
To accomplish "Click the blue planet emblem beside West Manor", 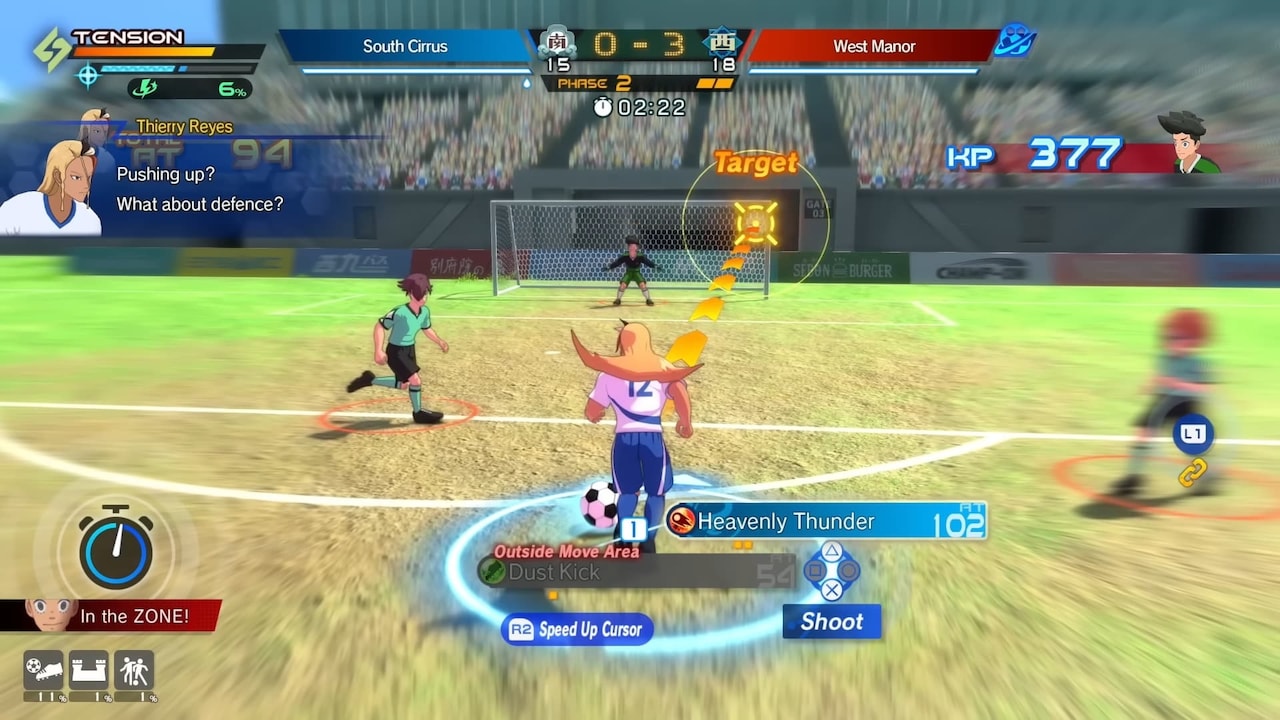I will click(1015, 41).
